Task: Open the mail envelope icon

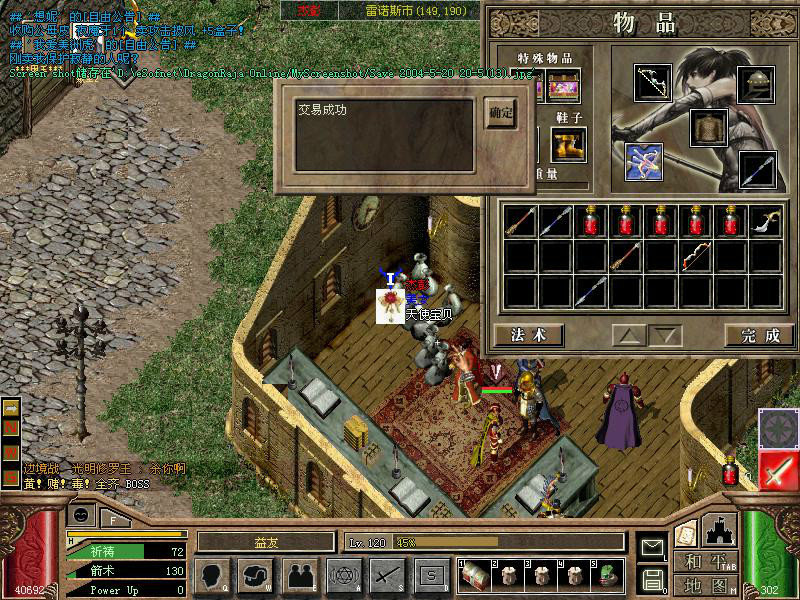Action: coord(653,547)
